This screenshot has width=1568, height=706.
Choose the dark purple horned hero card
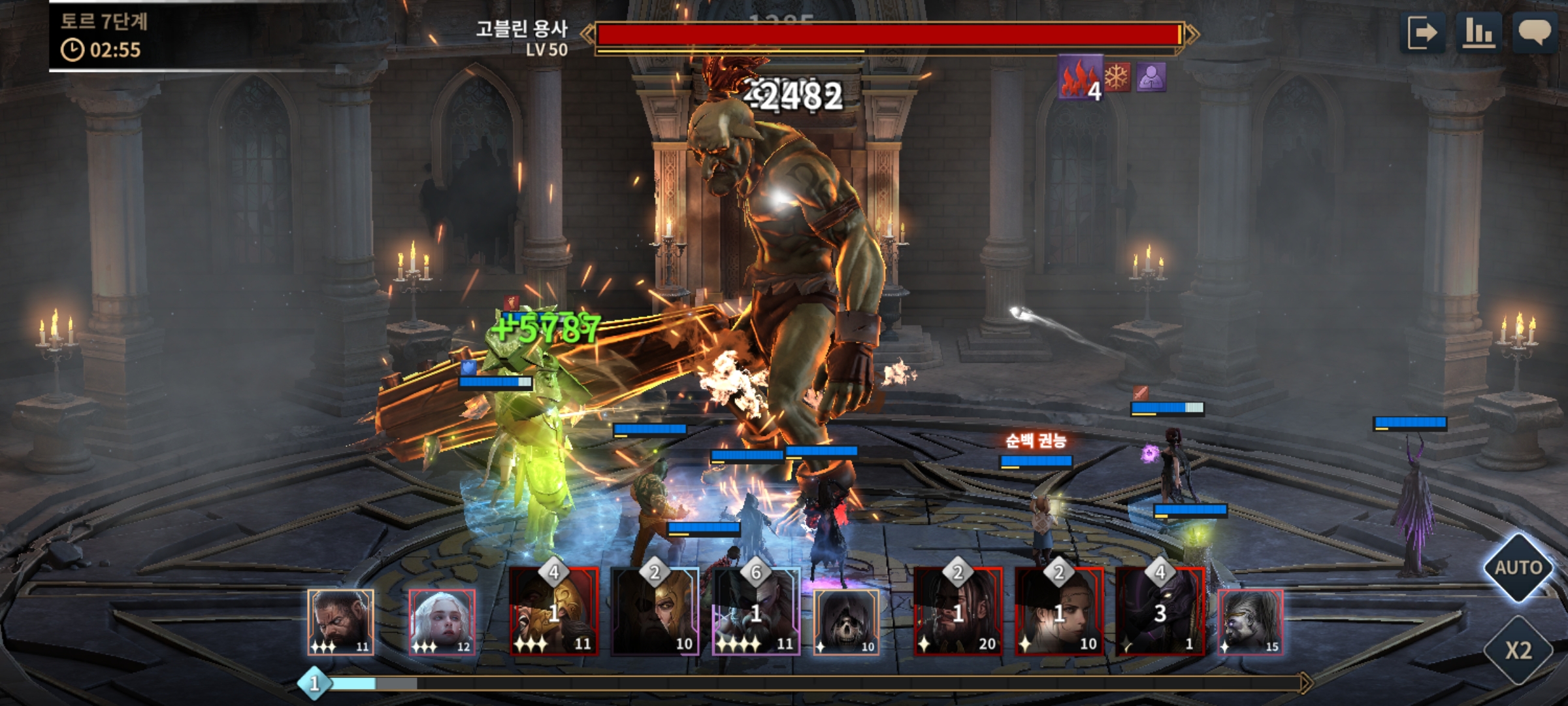click(x=1160, y=612)
